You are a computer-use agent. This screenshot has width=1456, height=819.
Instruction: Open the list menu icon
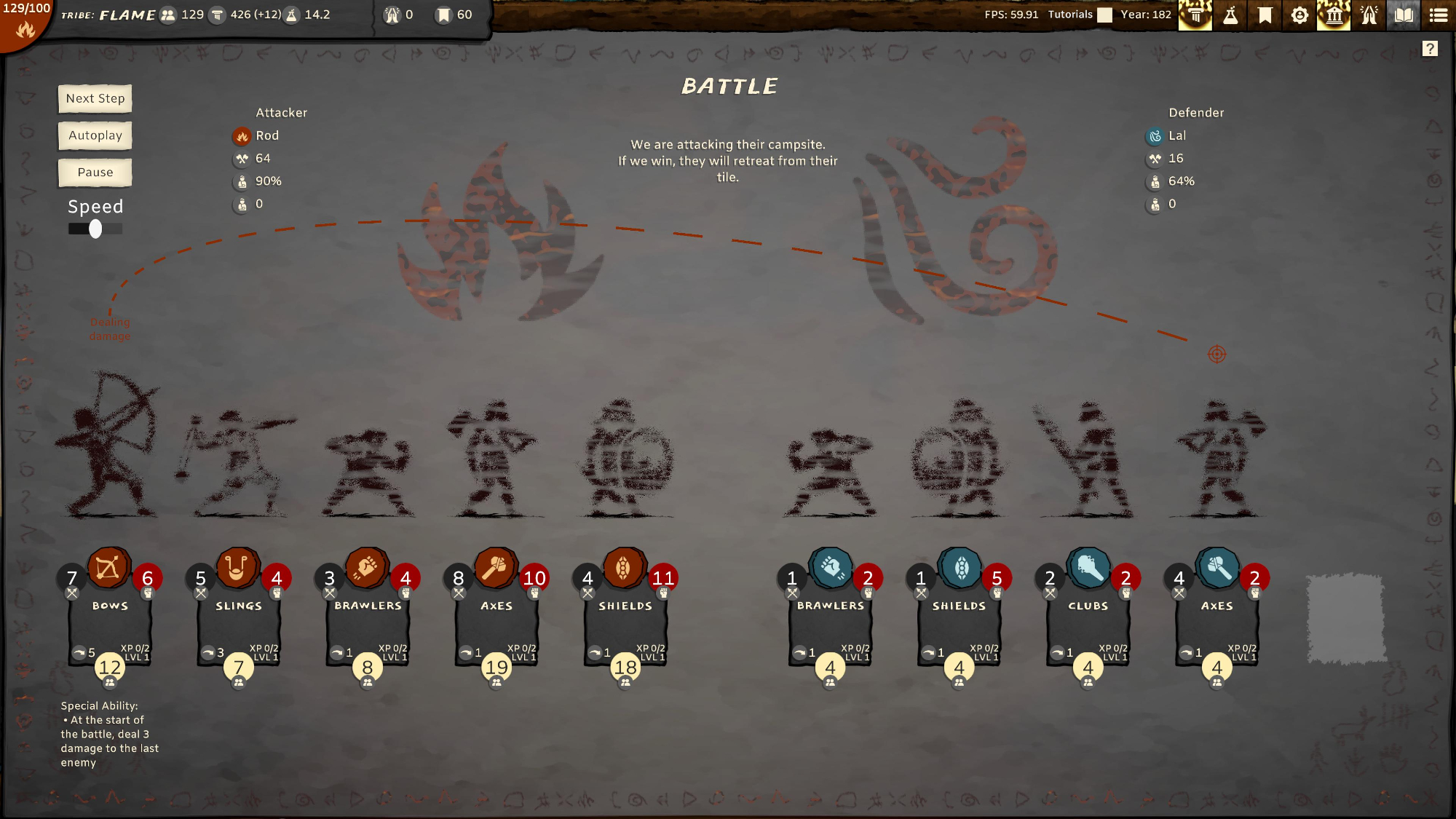(x=1439, y=15)
